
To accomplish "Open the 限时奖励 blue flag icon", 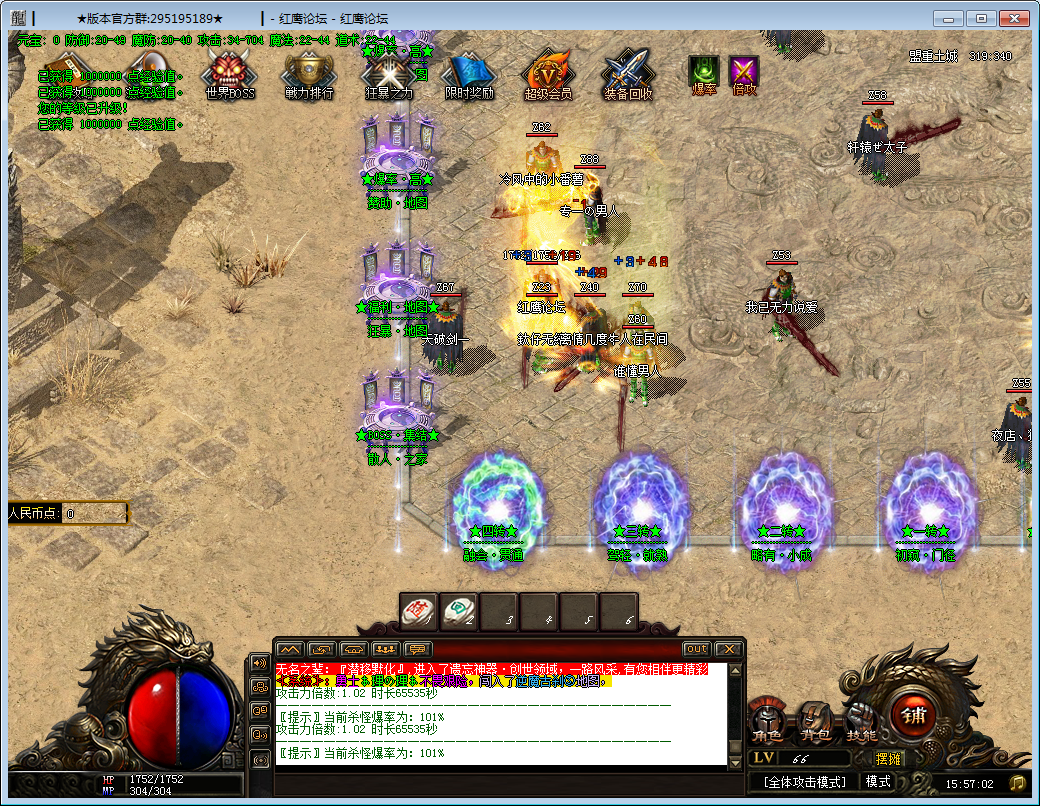I will (469, 73).
